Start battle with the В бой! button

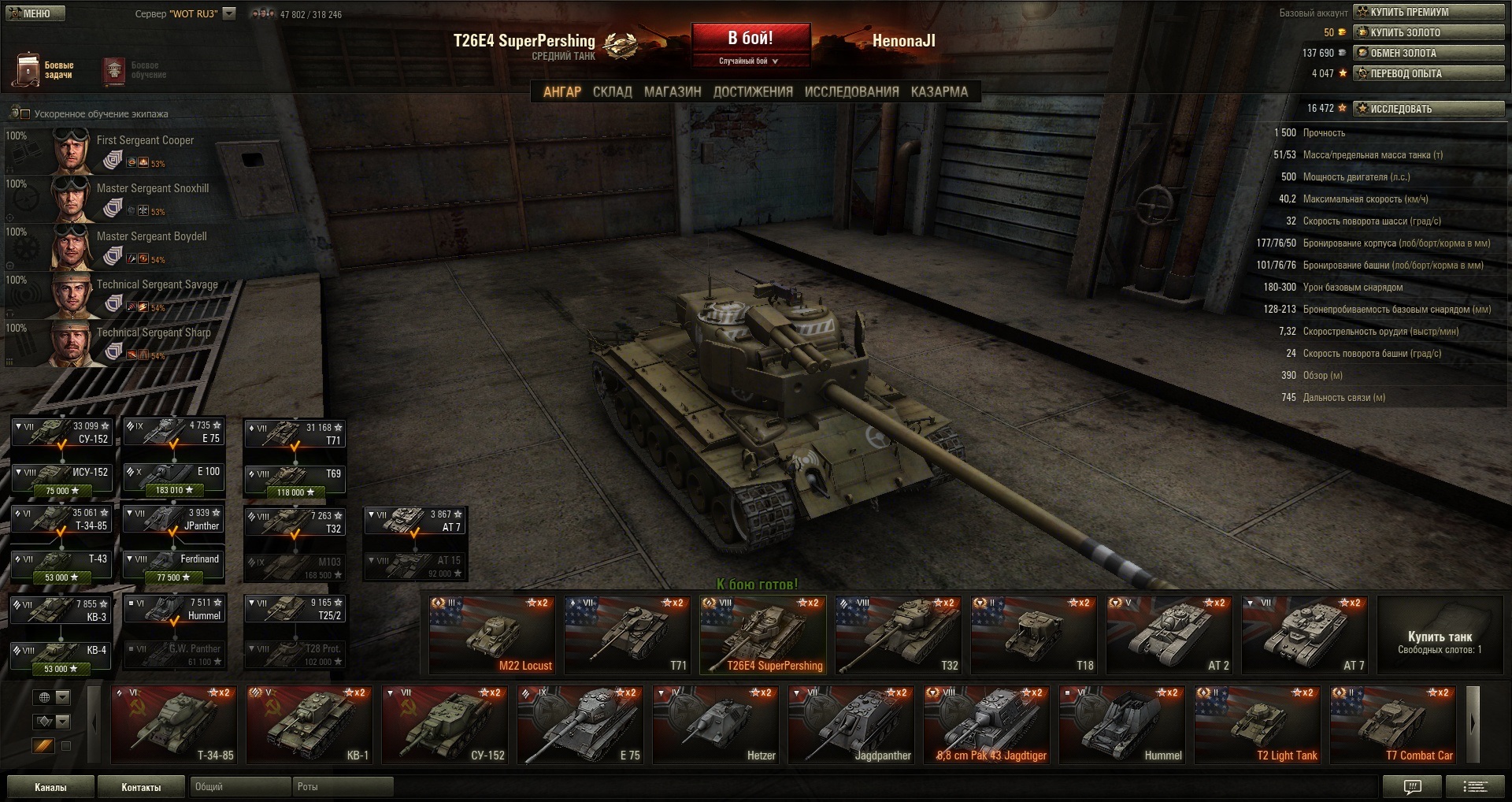[x=750, y=39]
